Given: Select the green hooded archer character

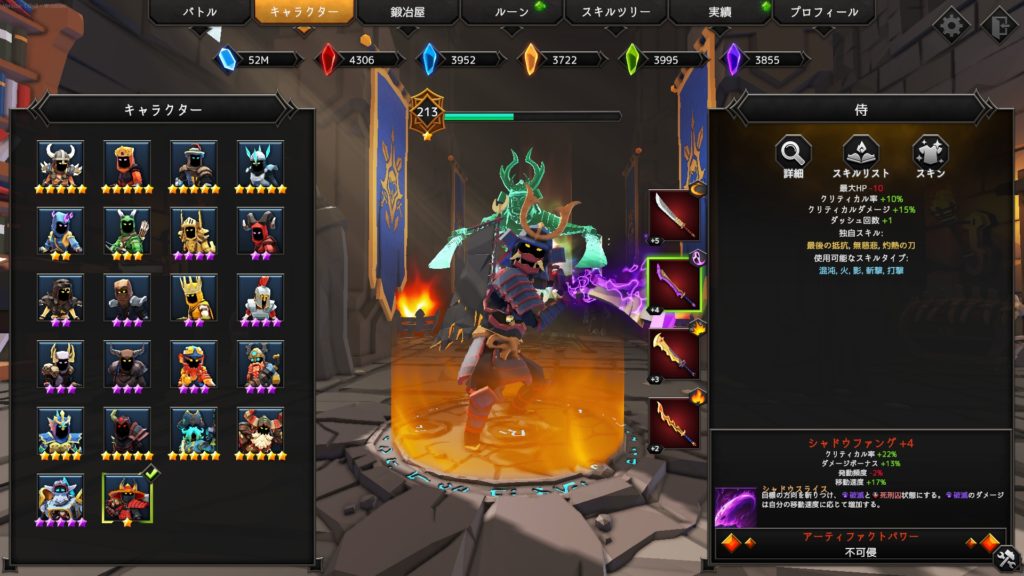Looking at the screenshot, I should click(x=127, y=229).
